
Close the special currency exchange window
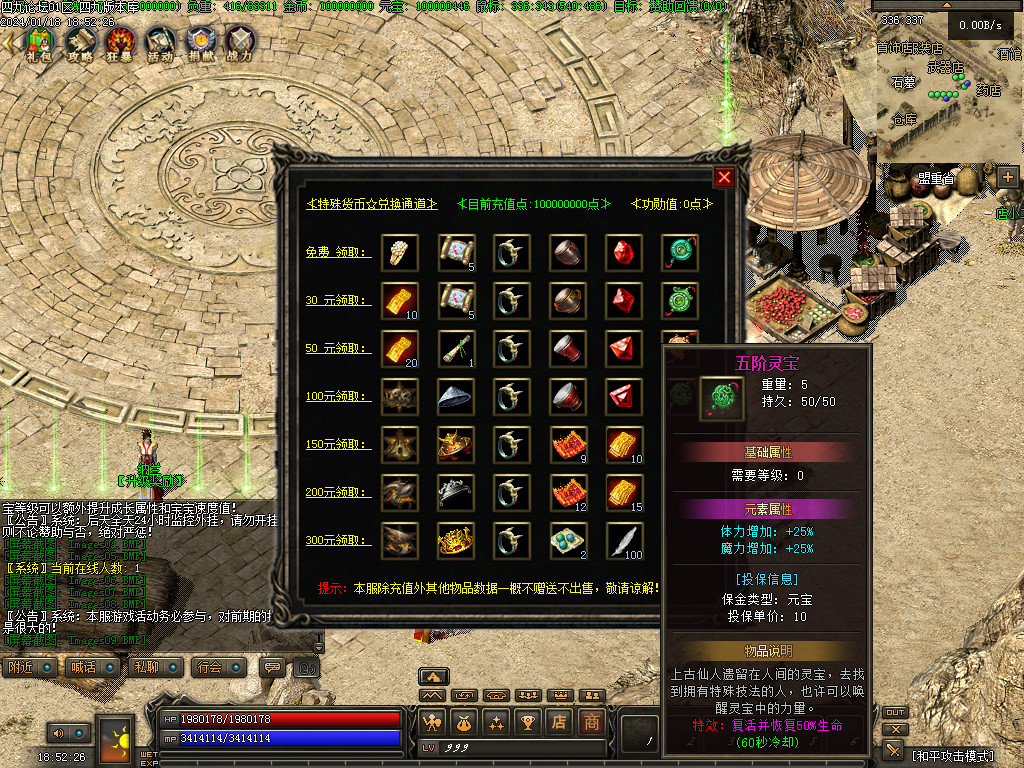pos(724,178)
